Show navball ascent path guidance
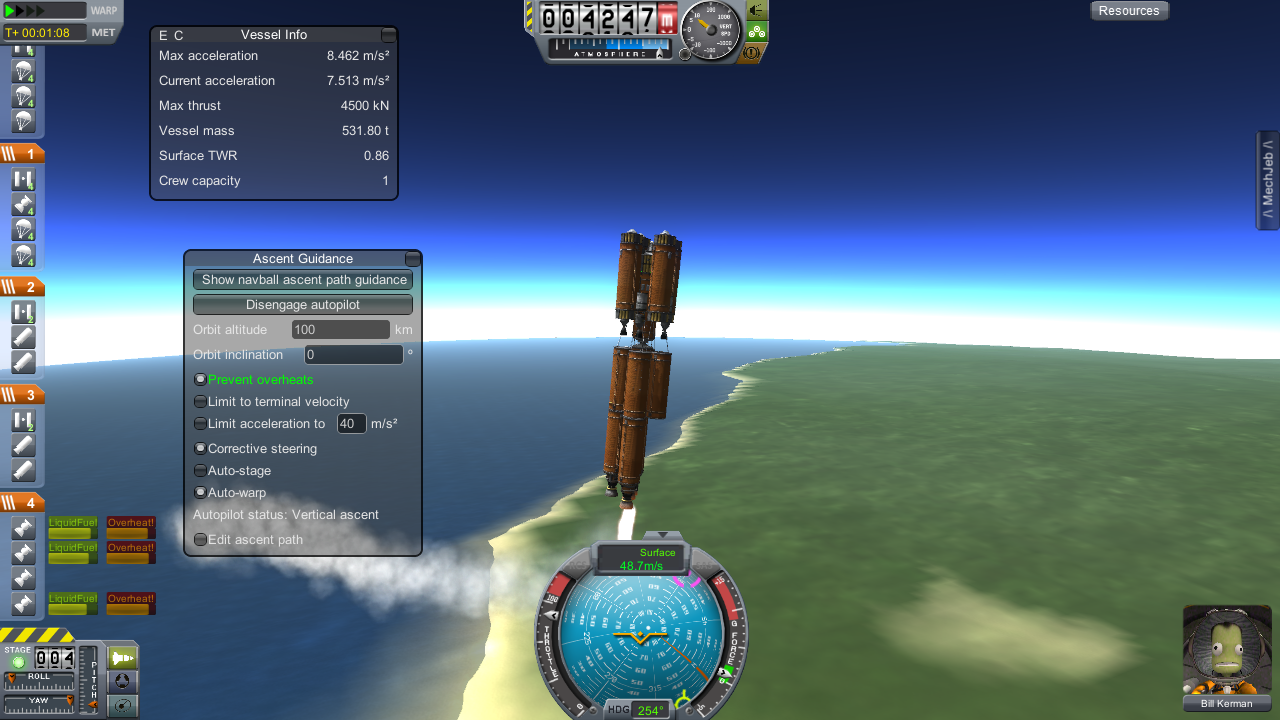Screen dimensions: 1280x720 [x=303, y=280]
